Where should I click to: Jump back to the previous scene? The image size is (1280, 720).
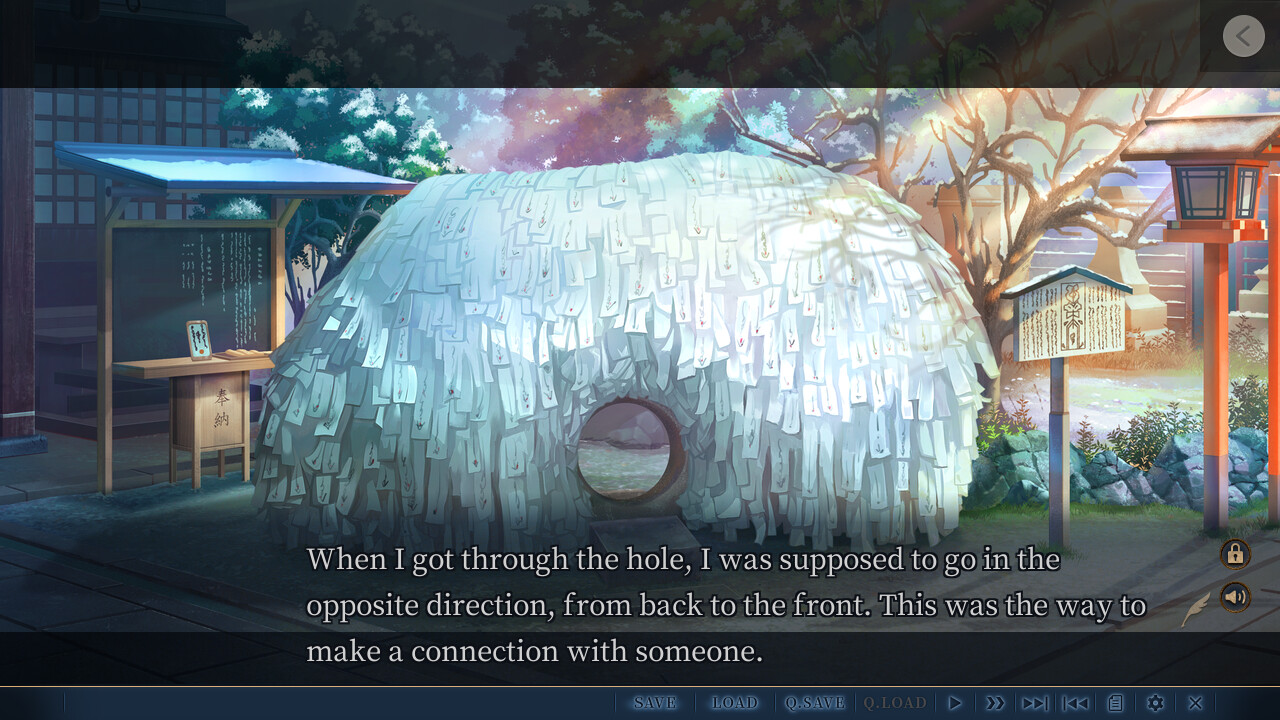pos(1076,703)
